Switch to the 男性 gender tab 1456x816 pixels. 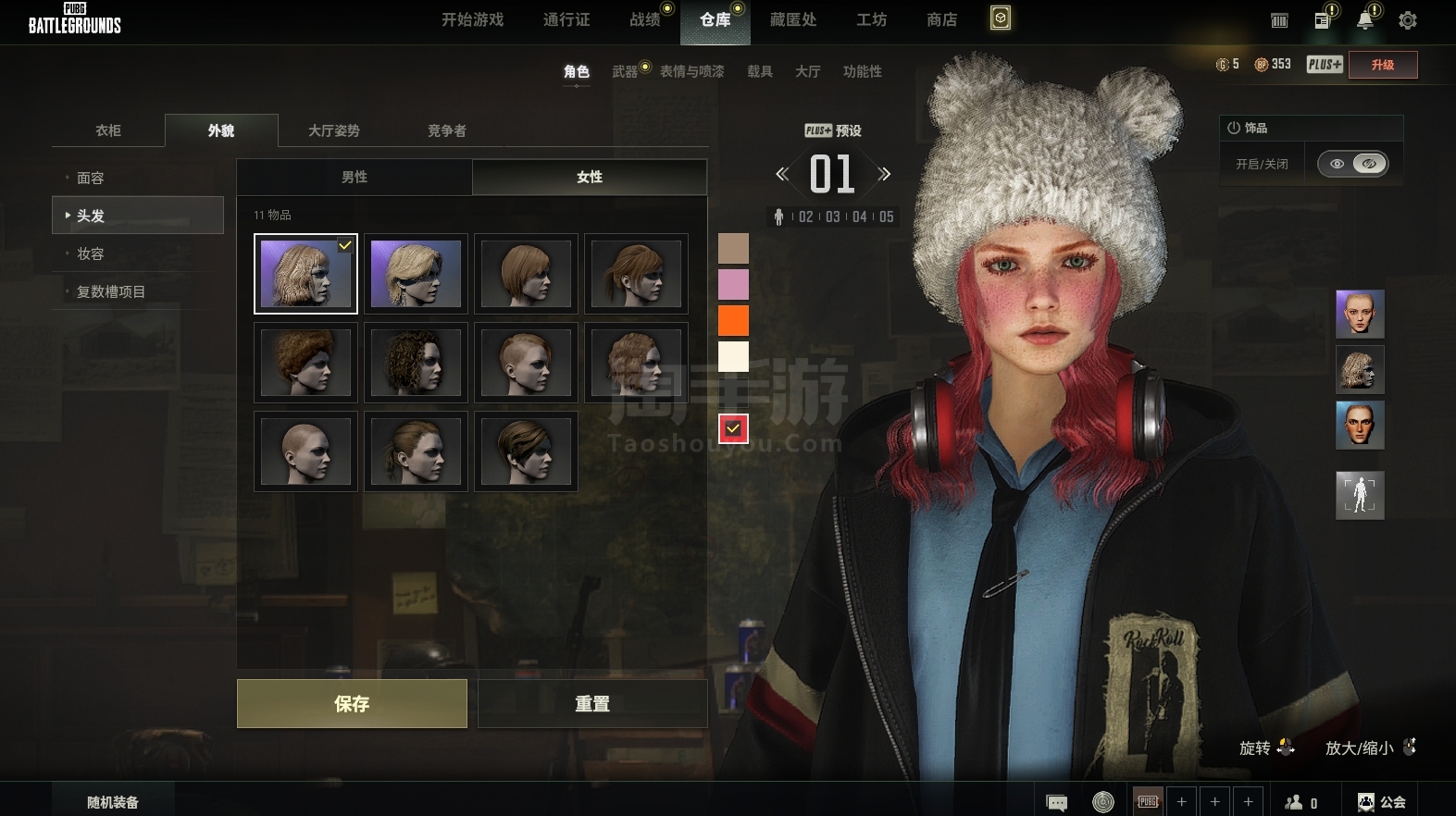click(355, 177)
